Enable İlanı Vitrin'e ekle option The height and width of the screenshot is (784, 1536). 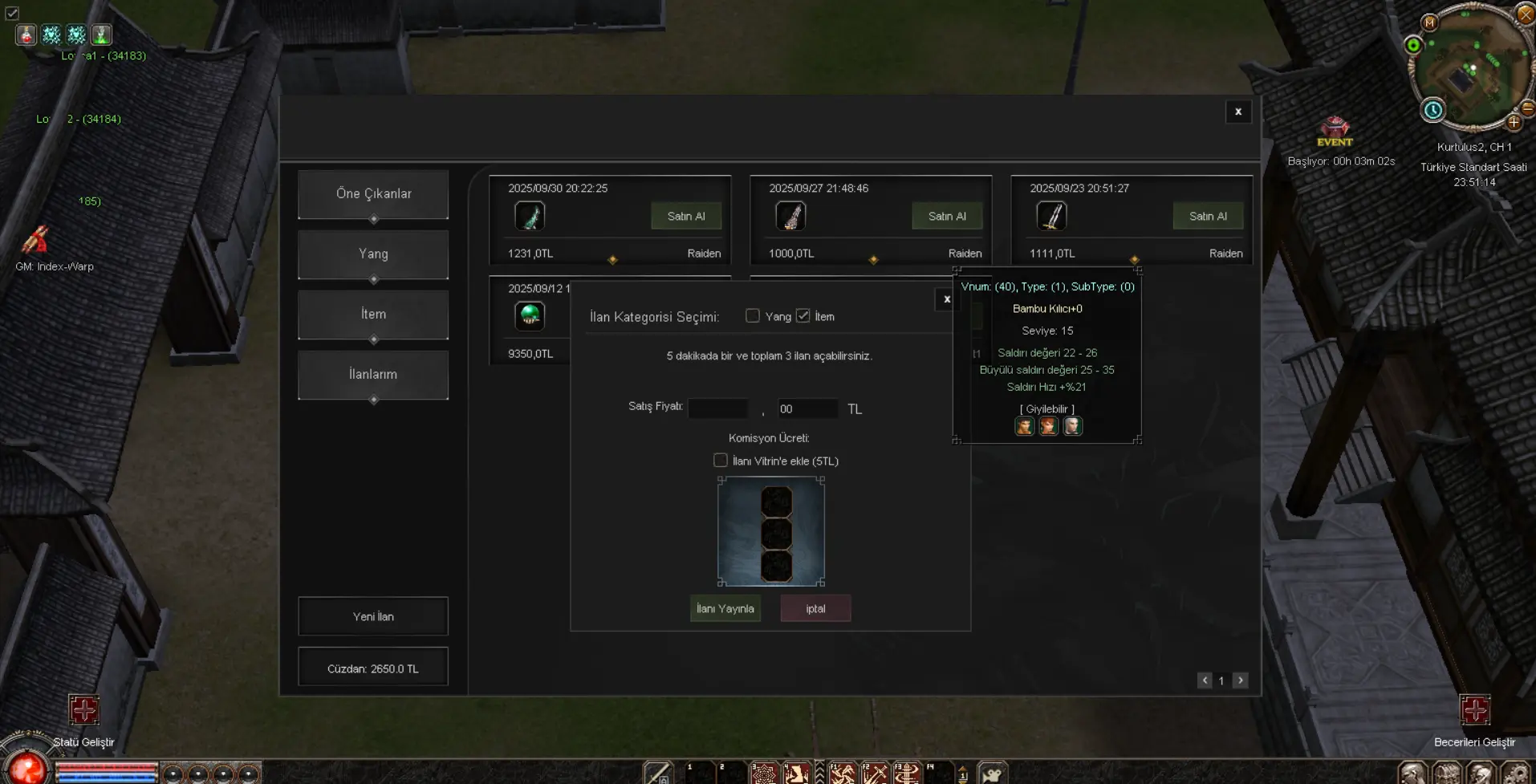point(721,461)
